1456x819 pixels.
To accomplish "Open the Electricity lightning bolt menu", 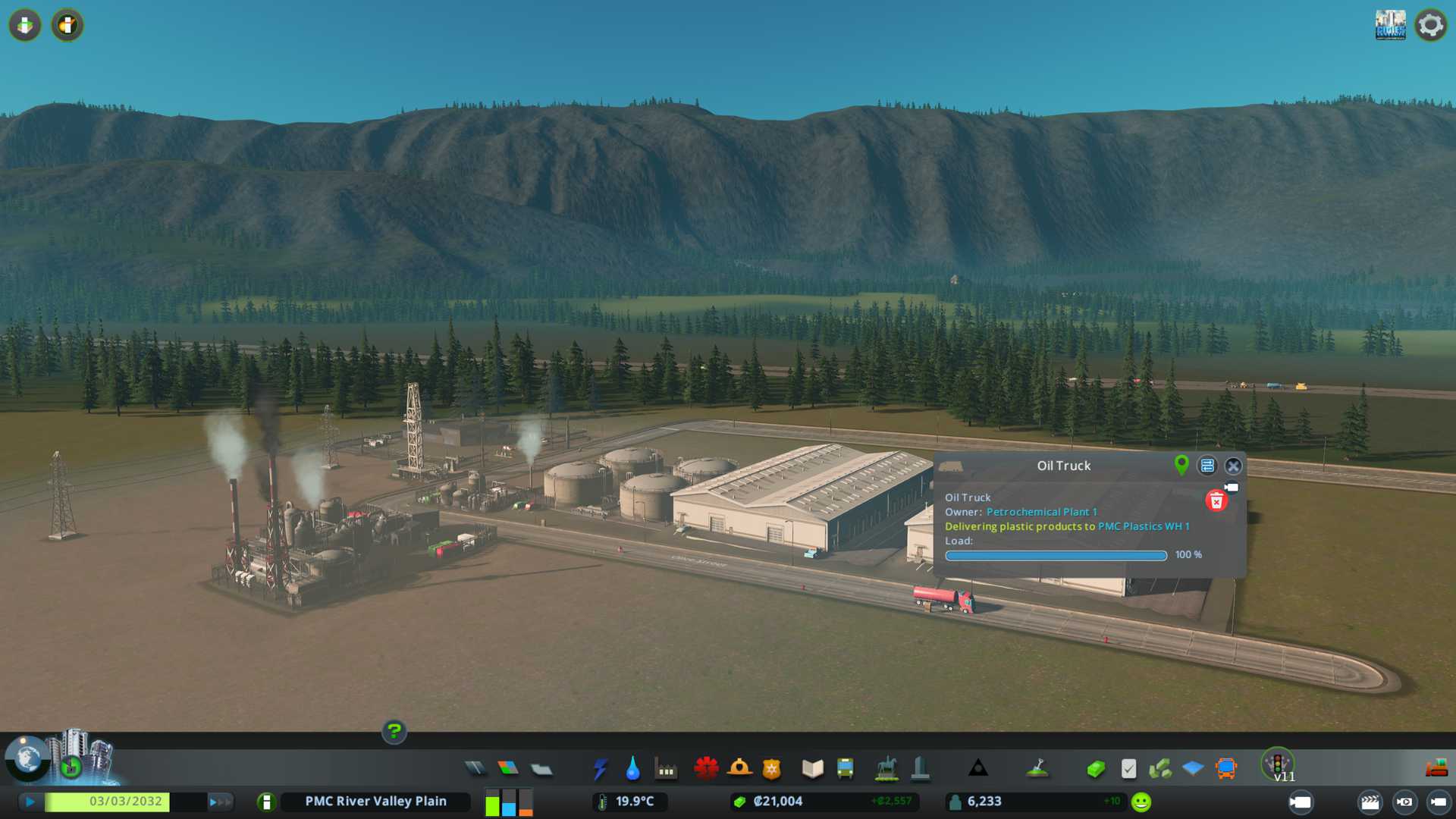I will (x=600, y=769).
